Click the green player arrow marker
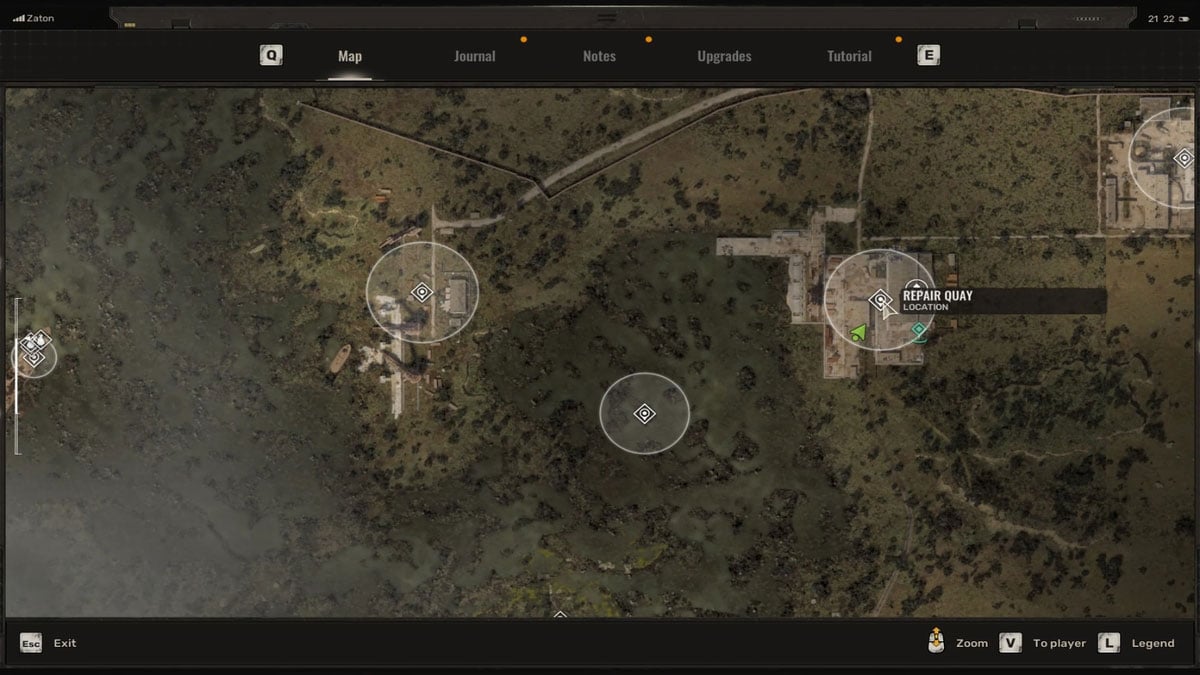The image size is (1200, 675). pyautogui.click(x=858, y=332)
